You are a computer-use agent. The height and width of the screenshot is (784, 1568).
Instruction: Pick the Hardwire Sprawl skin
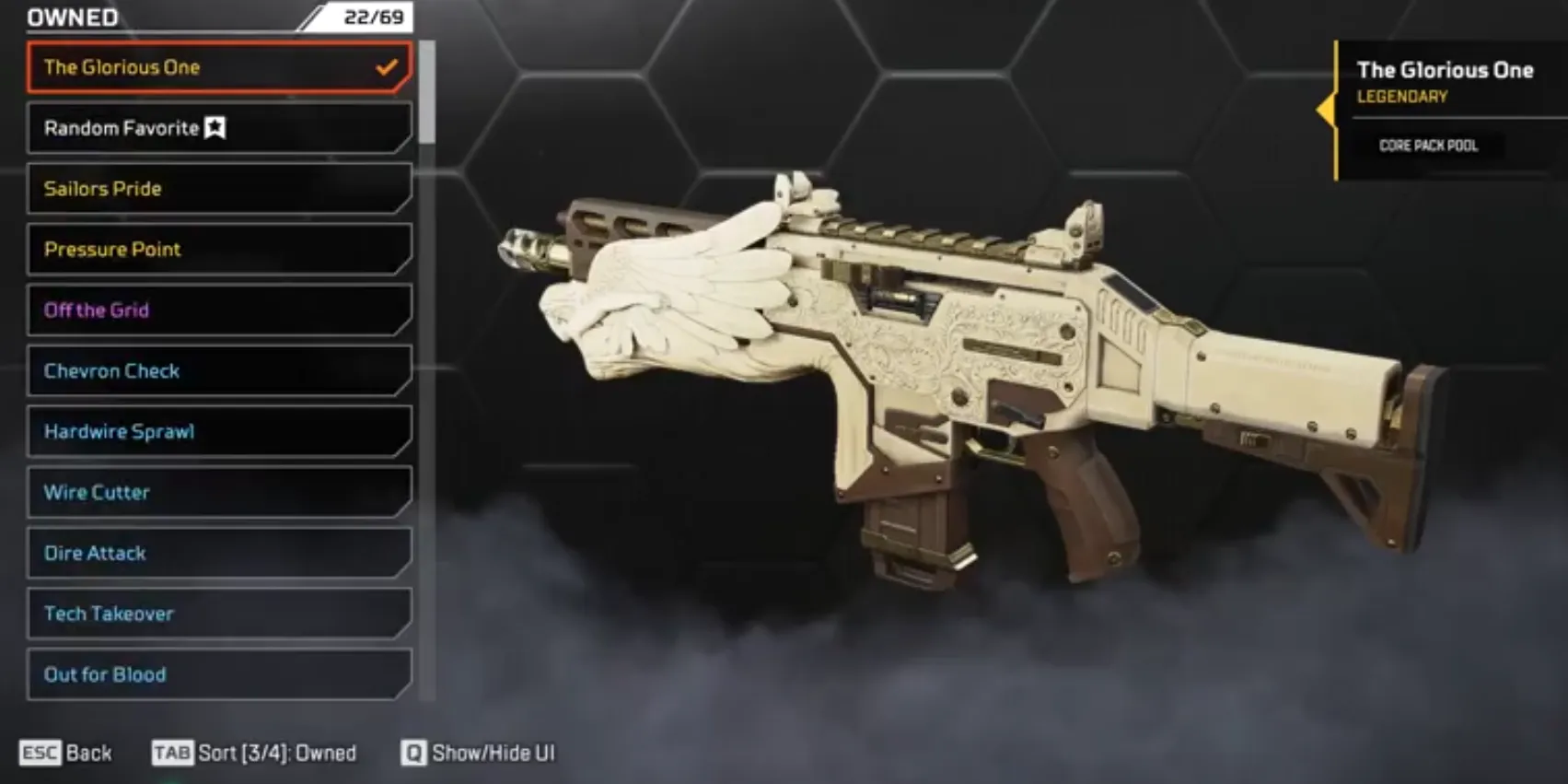coord(218,431)
